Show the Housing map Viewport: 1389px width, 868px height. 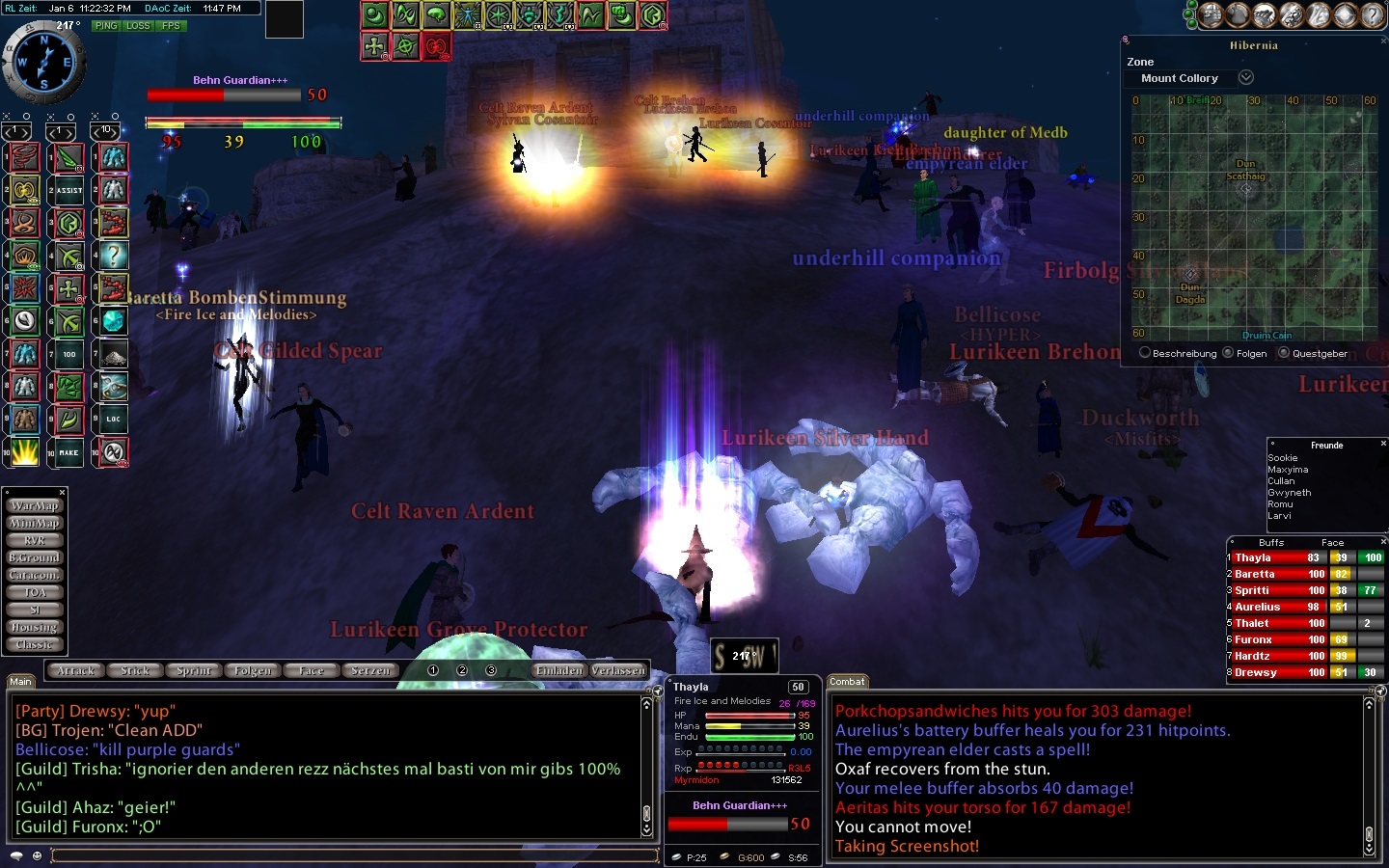pos(35,627)
